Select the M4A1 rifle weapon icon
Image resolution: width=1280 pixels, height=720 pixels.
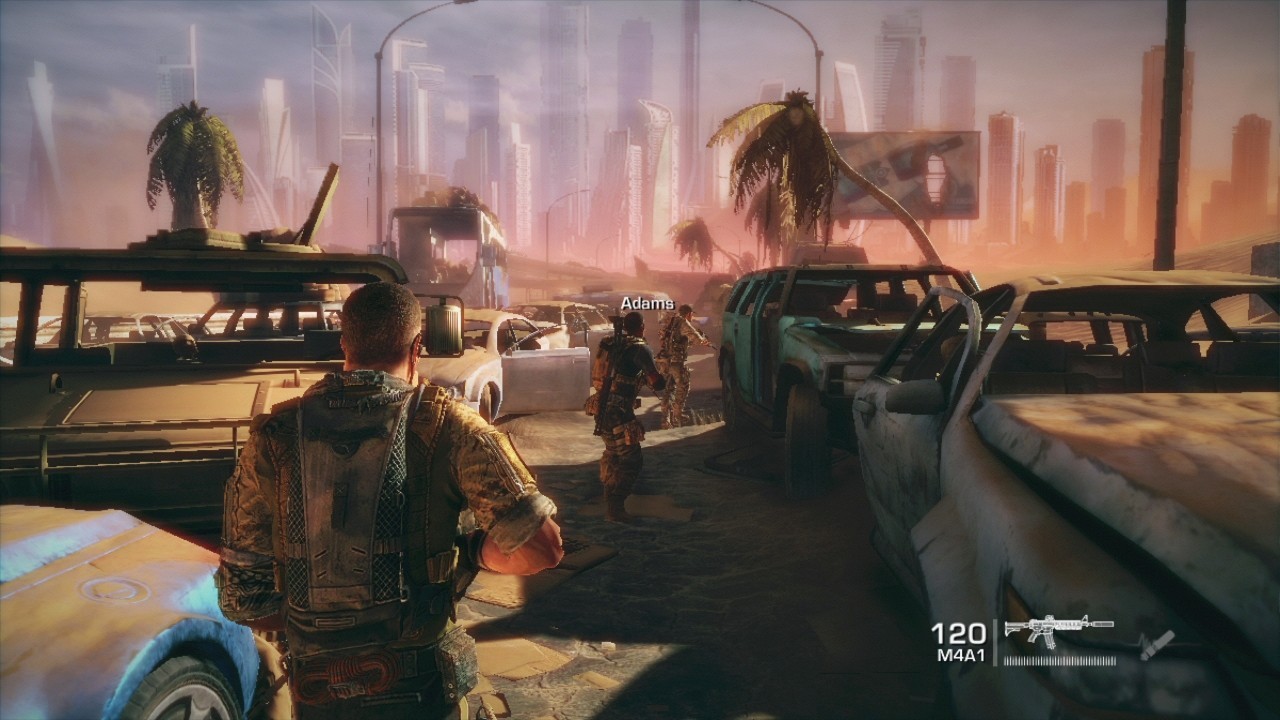click(1057, 630)
